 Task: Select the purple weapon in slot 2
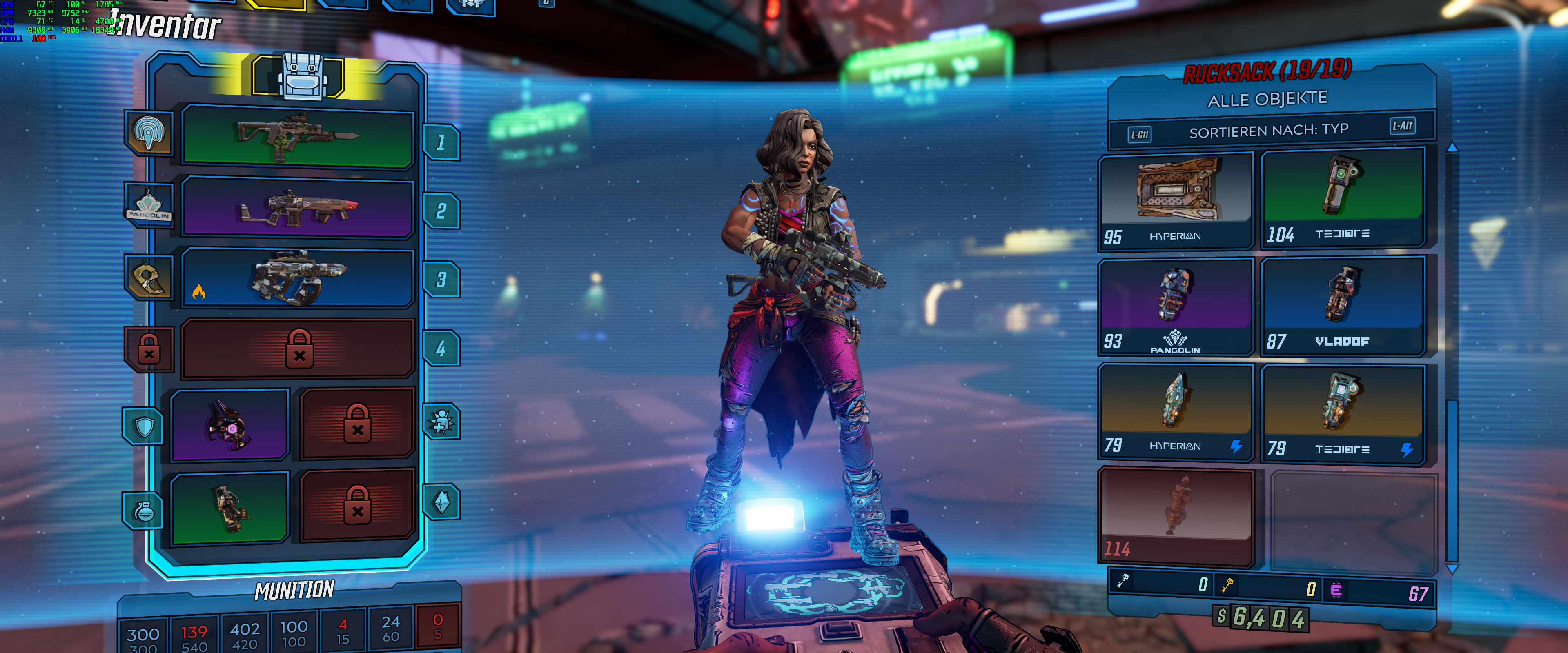point(298,208)
